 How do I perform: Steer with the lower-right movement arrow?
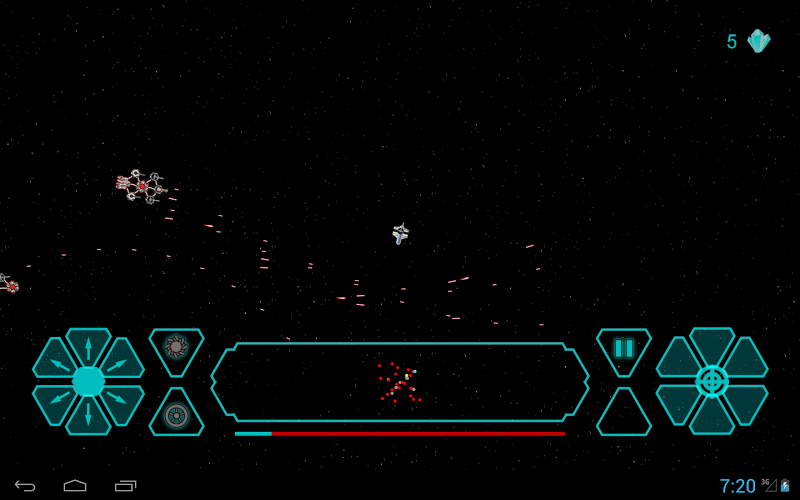click(x=121, y=401)
